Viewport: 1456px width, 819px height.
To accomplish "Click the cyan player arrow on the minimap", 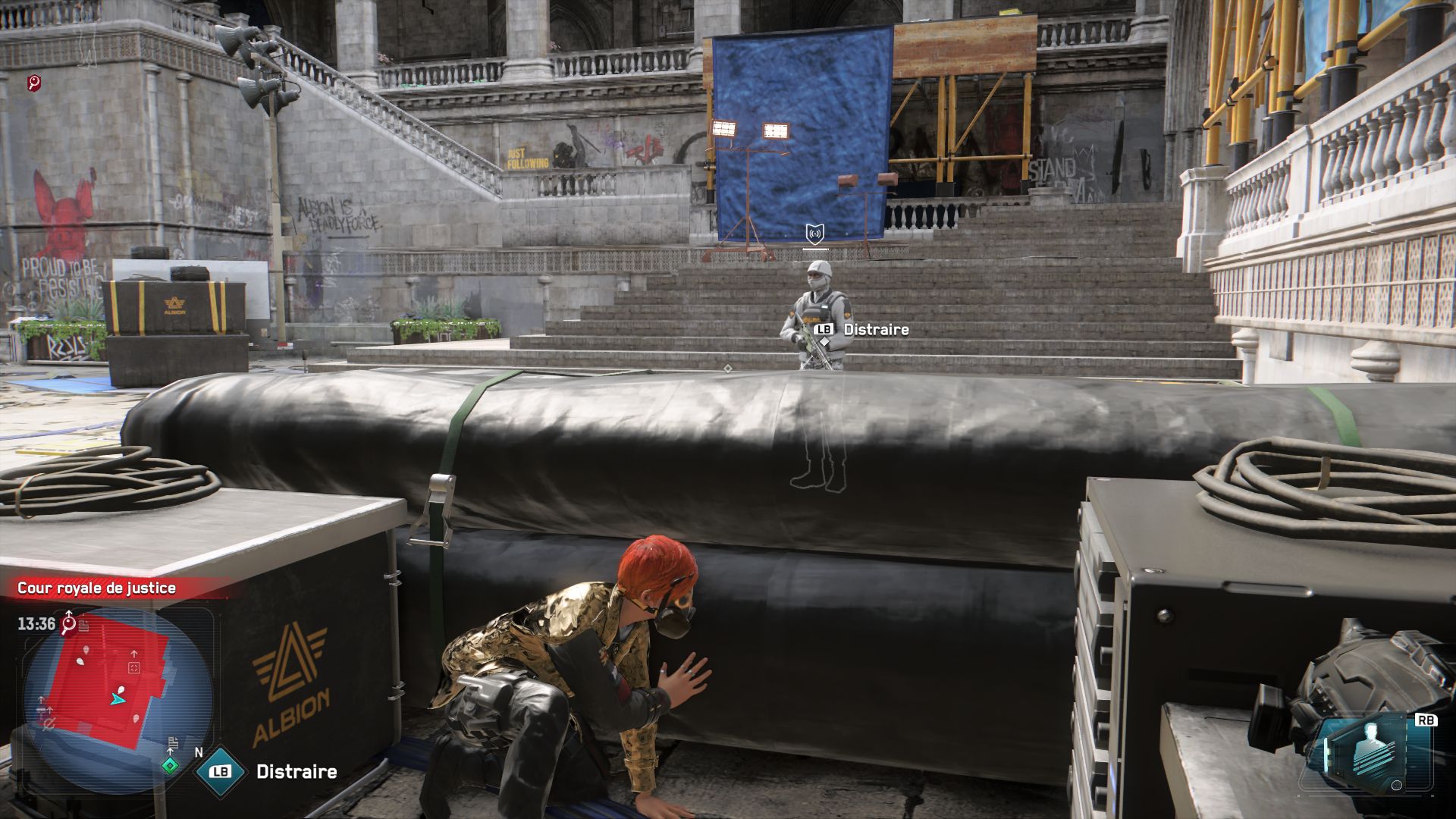I will coord(117,698).
